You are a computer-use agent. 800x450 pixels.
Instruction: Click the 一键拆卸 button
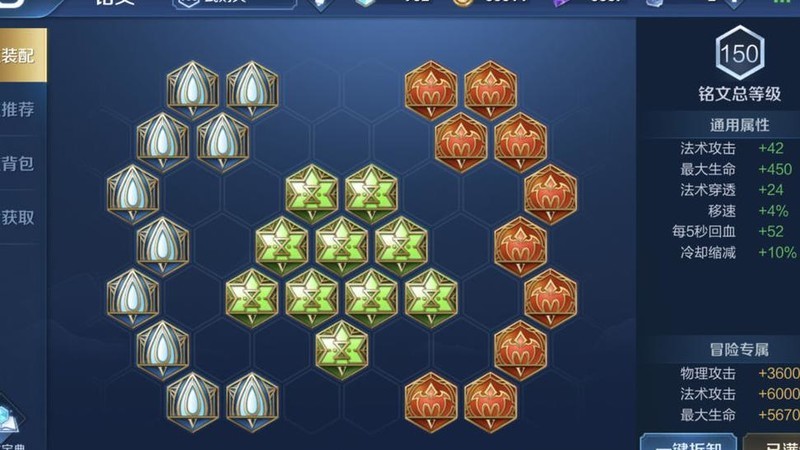(x=688, y=441)
